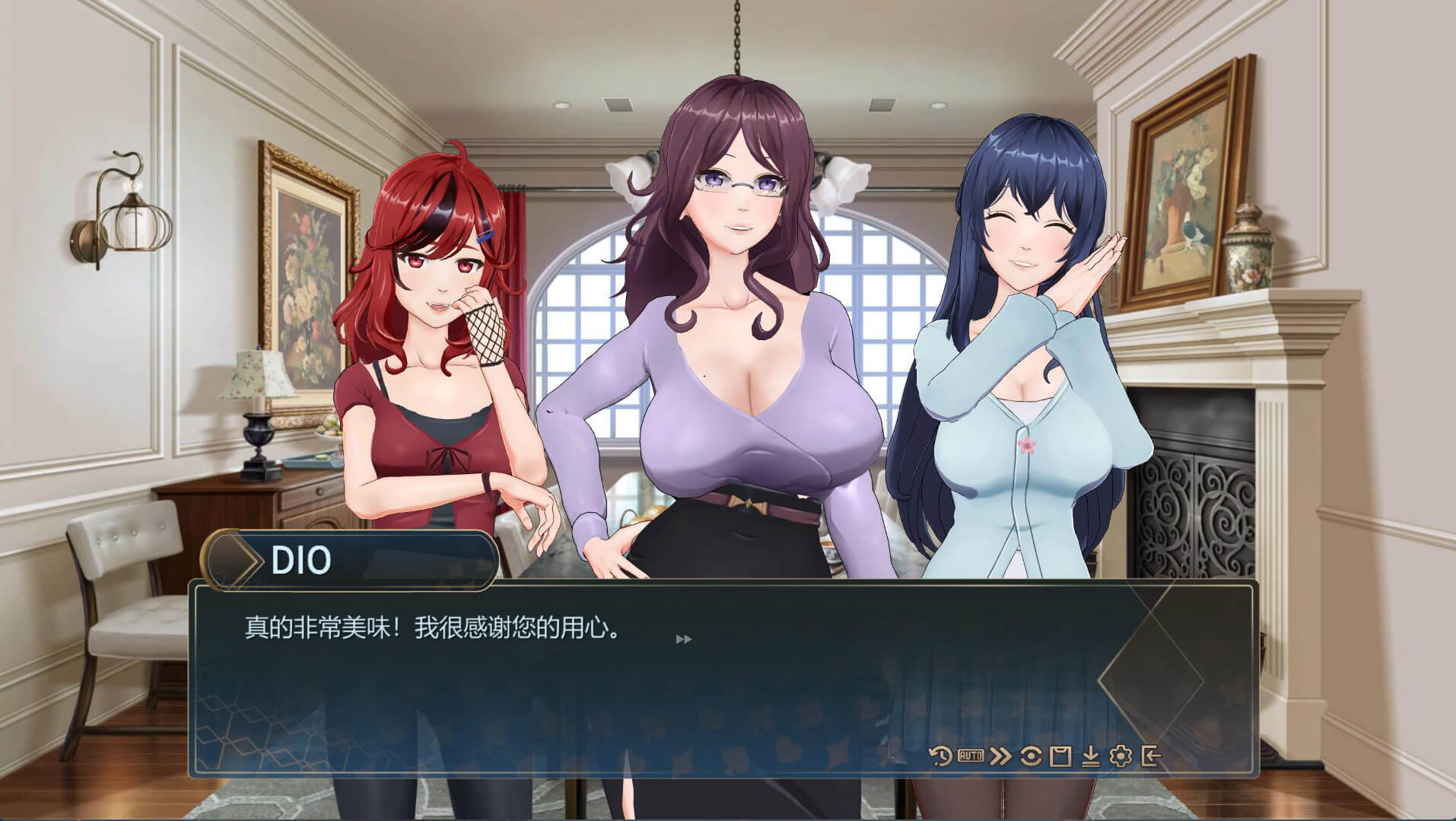Open the dialogue history log

point(941,756)
